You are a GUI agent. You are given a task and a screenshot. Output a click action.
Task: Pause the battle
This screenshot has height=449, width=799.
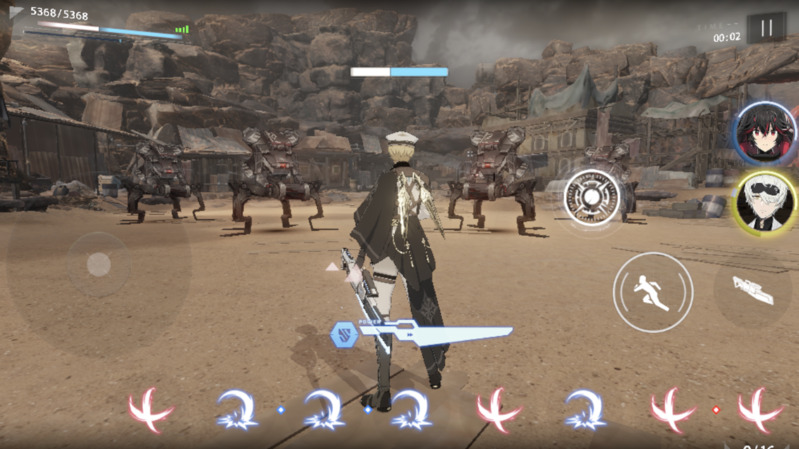coord(767,28)
